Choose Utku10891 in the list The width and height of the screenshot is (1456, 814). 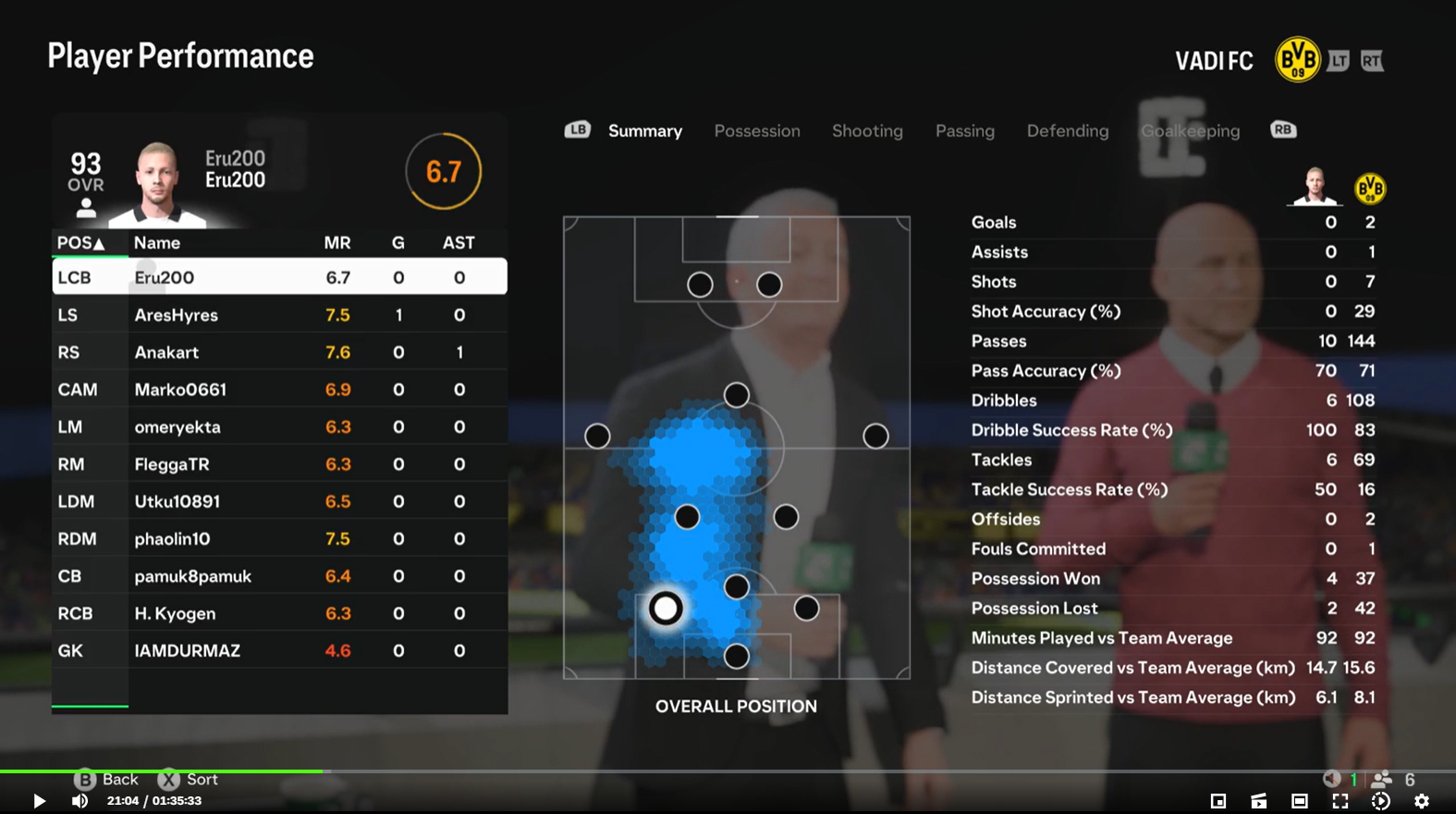click(279, 501)
